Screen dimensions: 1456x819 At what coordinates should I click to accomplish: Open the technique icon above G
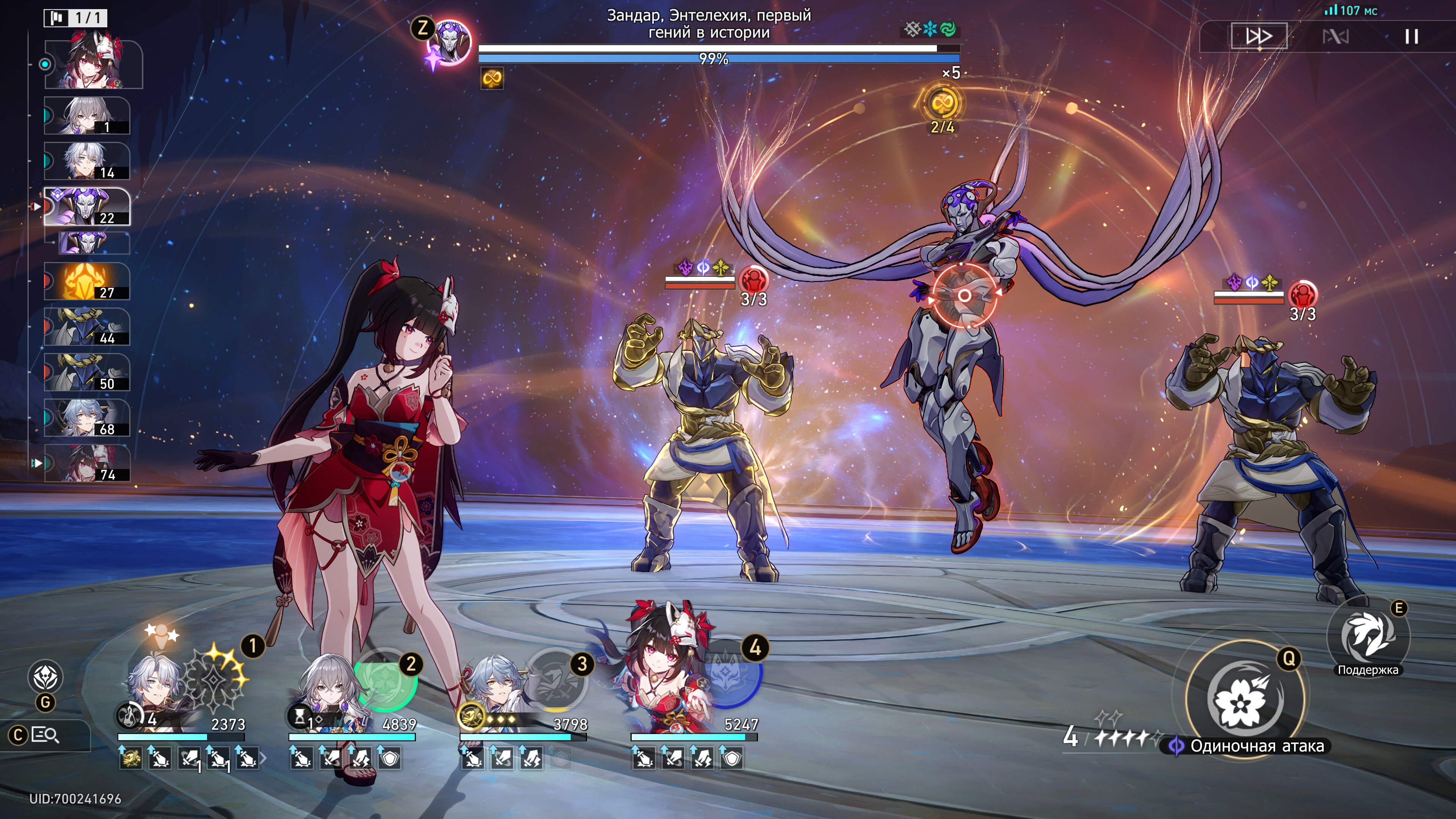tap(46, 677)
